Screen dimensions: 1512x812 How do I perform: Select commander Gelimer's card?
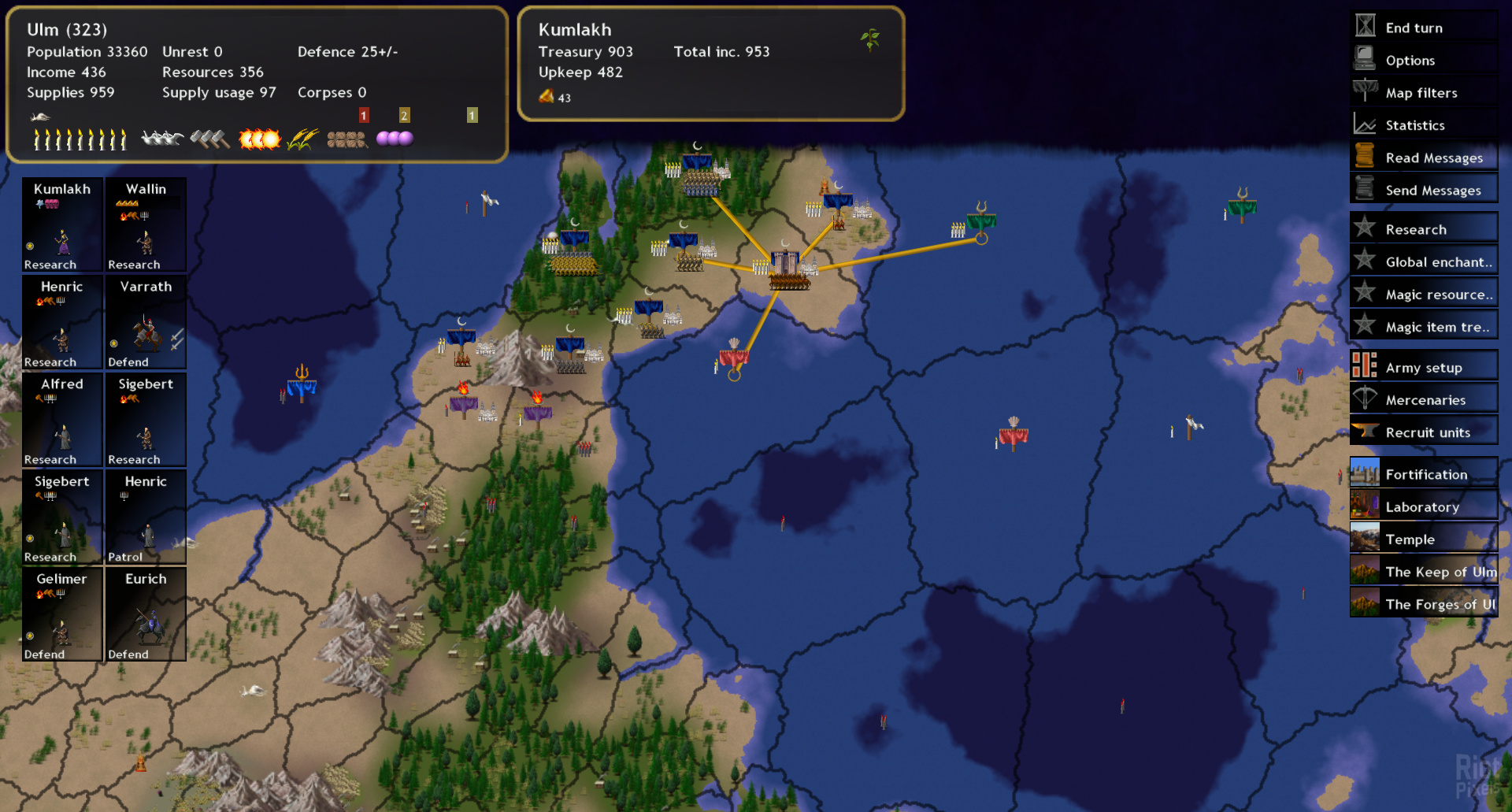[x=62, y=615]
